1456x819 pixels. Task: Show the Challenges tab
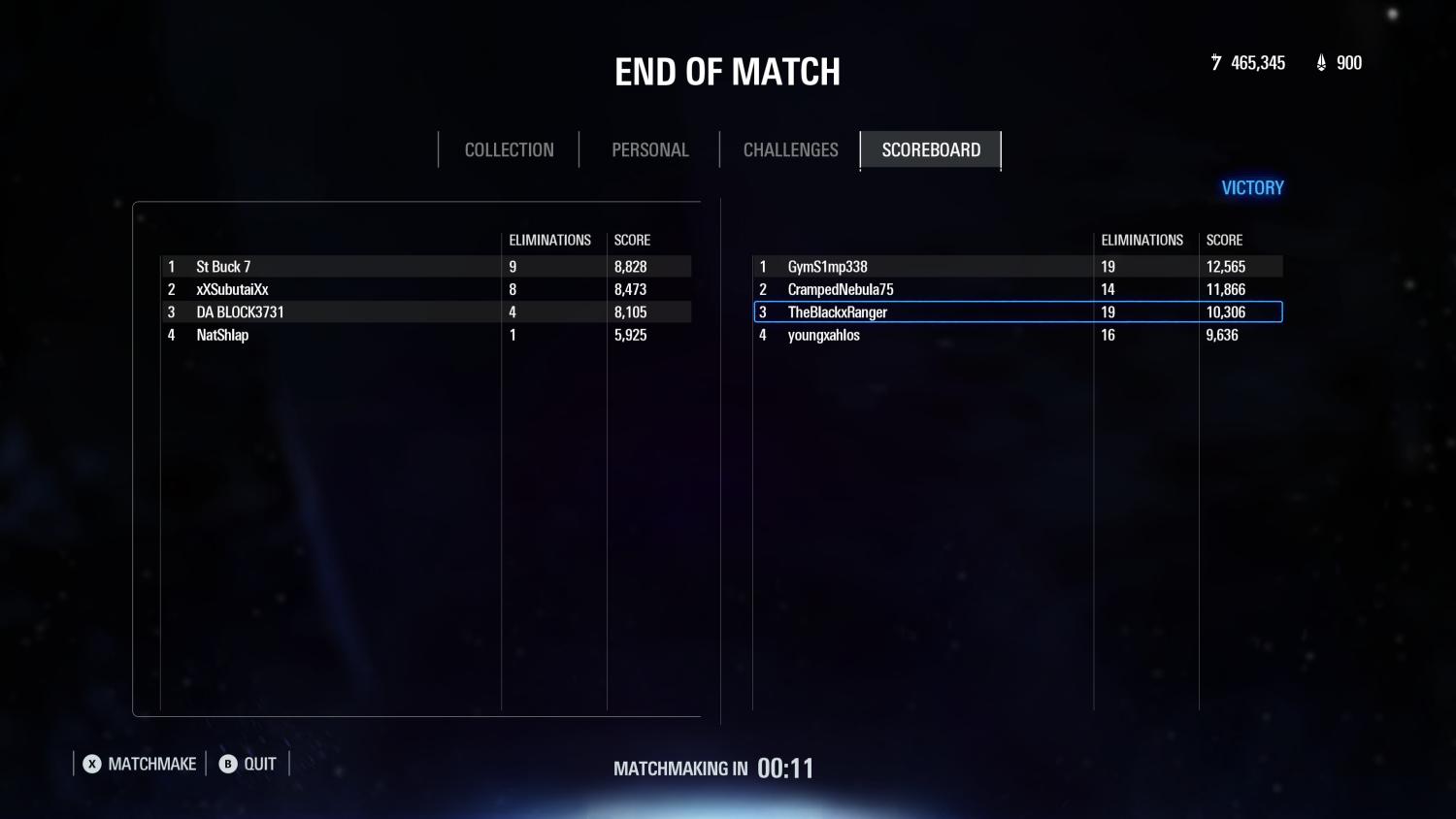(x=790, y=150)
